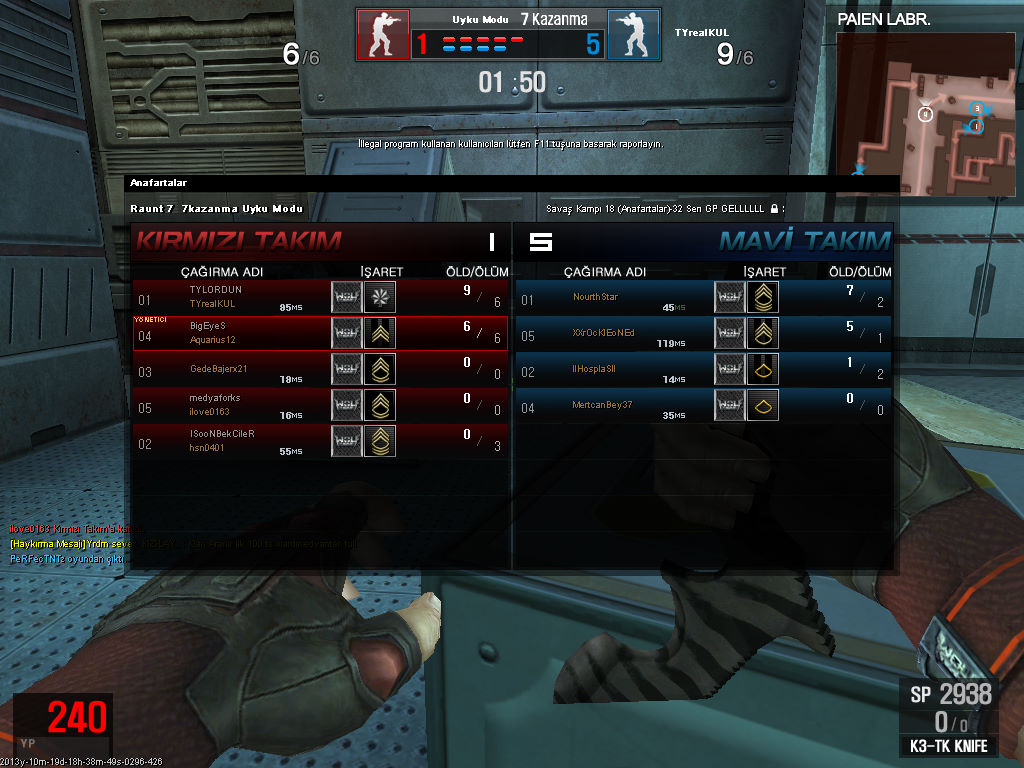
Task: Pick the hsn0401 player row
Action: (x=320, y=441)
